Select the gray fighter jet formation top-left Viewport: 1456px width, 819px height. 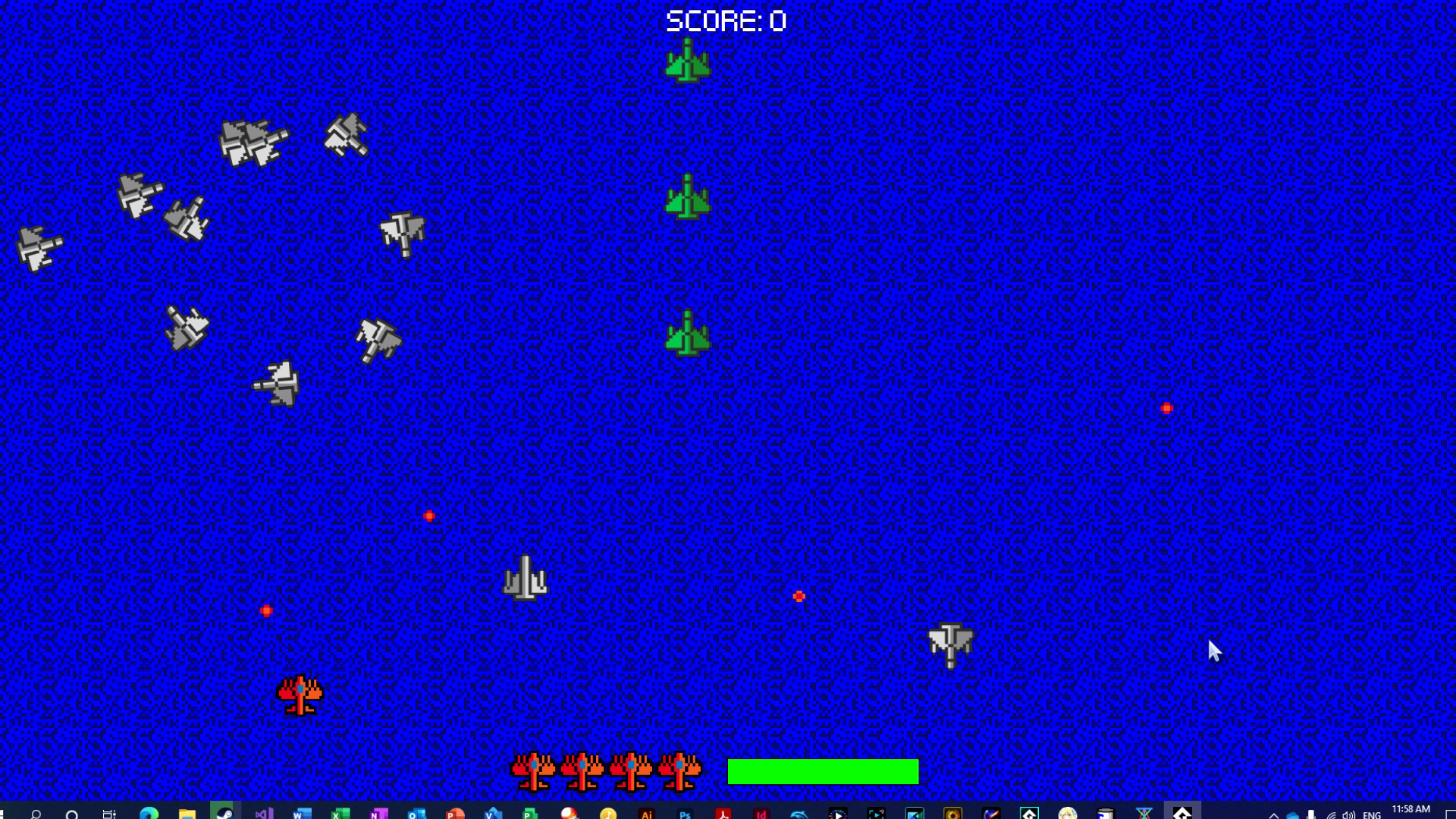(254, 140)
